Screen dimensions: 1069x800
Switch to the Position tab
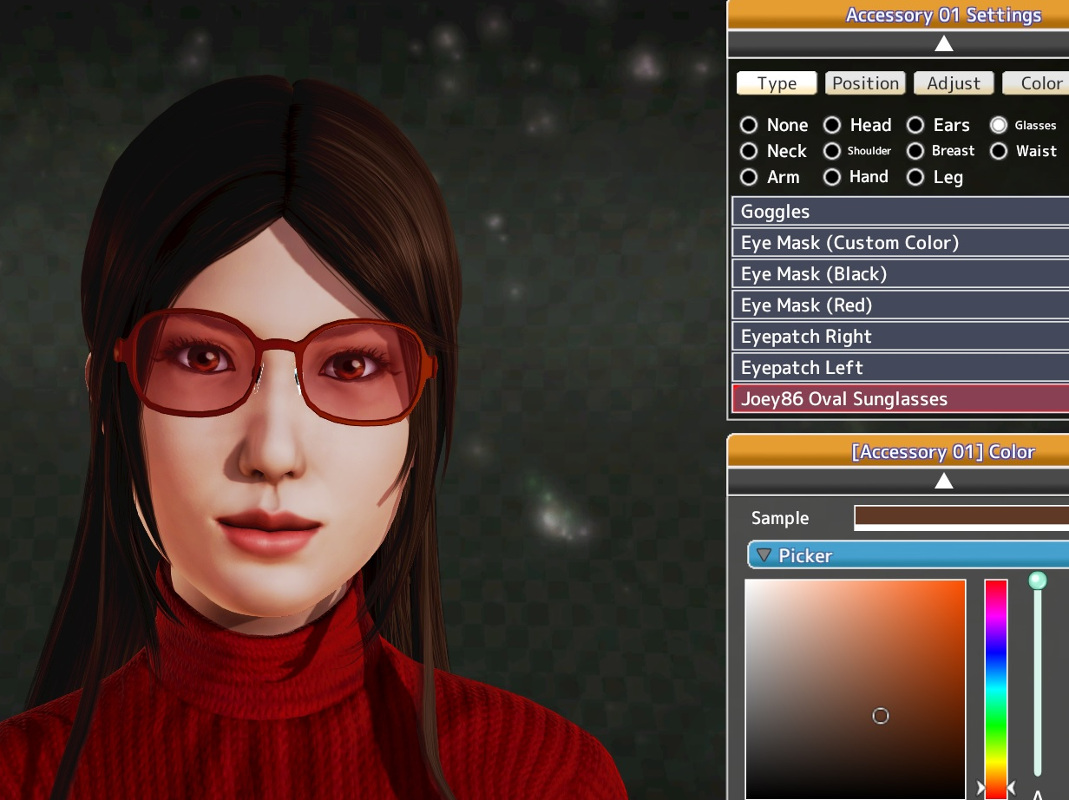[x=865, y=83]
